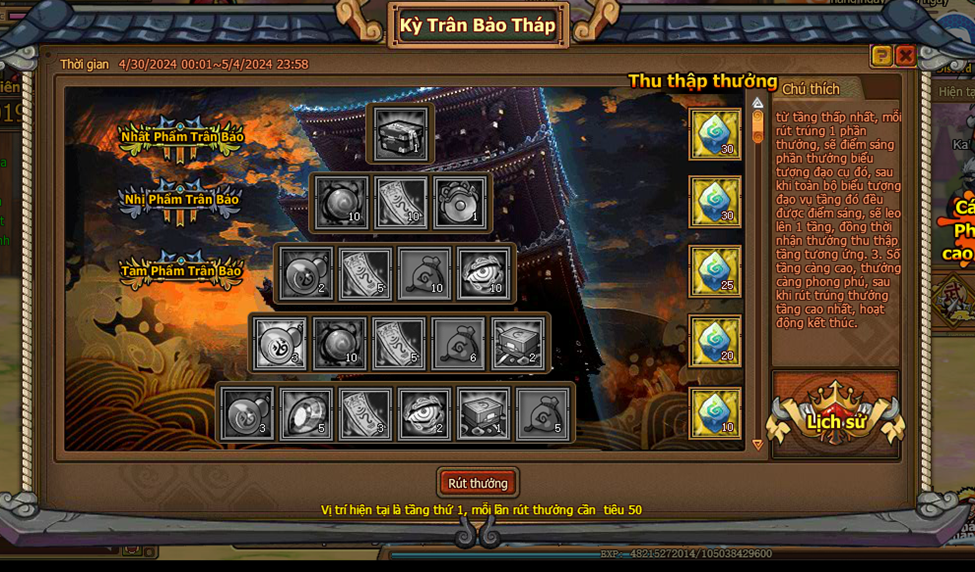Pick the bag reward showing quantity 6

(459, 342)
